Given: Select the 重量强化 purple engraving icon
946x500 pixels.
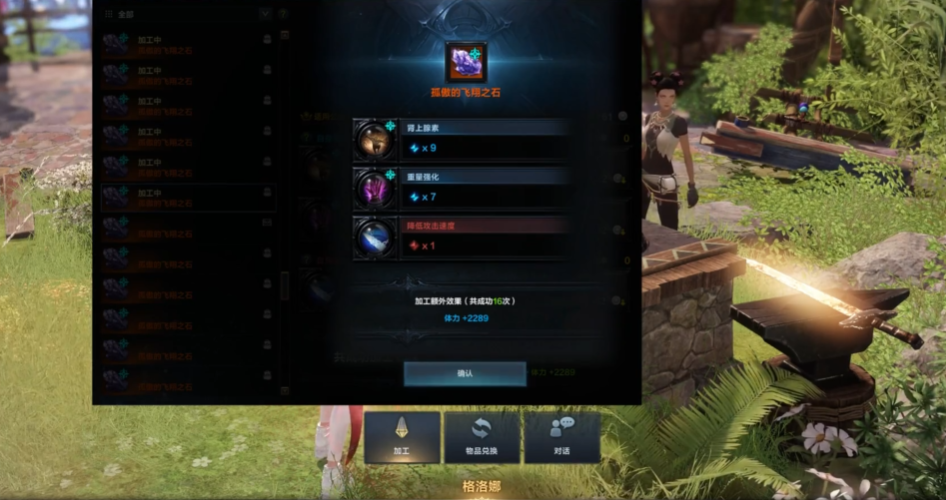Looking at the screenshot, I should pyautogui.click(x=376, y=187).
